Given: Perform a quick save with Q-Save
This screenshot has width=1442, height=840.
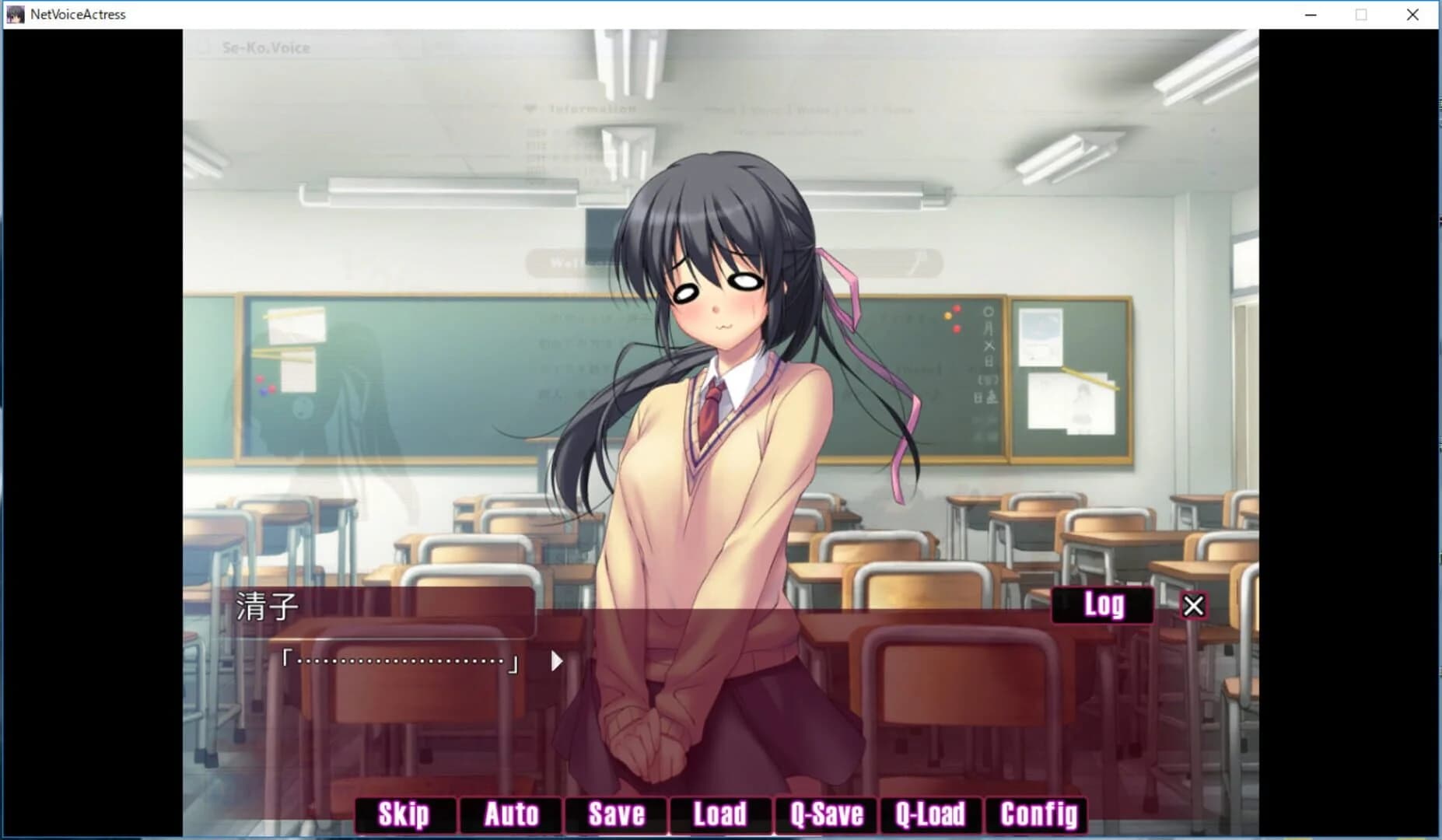Looking at the screenshot, I should coord(826,814).
